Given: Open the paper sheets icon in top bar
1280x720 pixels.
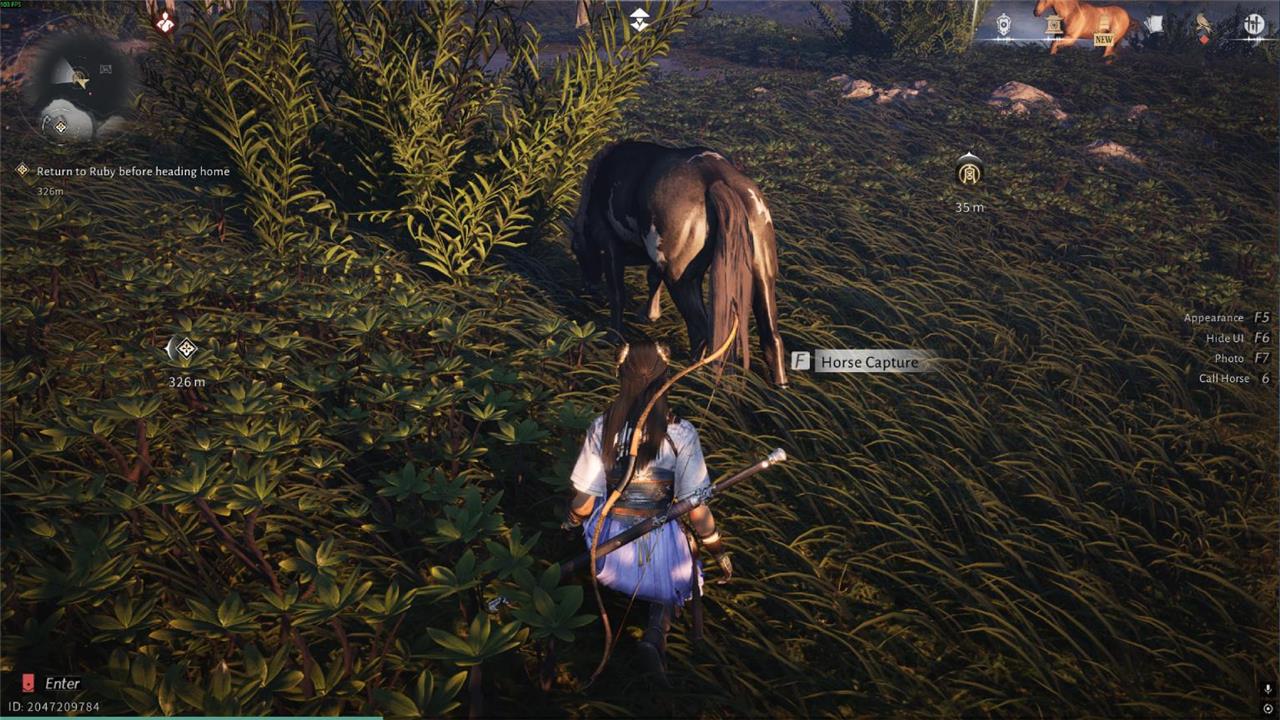Looking at the screenshot, I should tap(1153, 25).
